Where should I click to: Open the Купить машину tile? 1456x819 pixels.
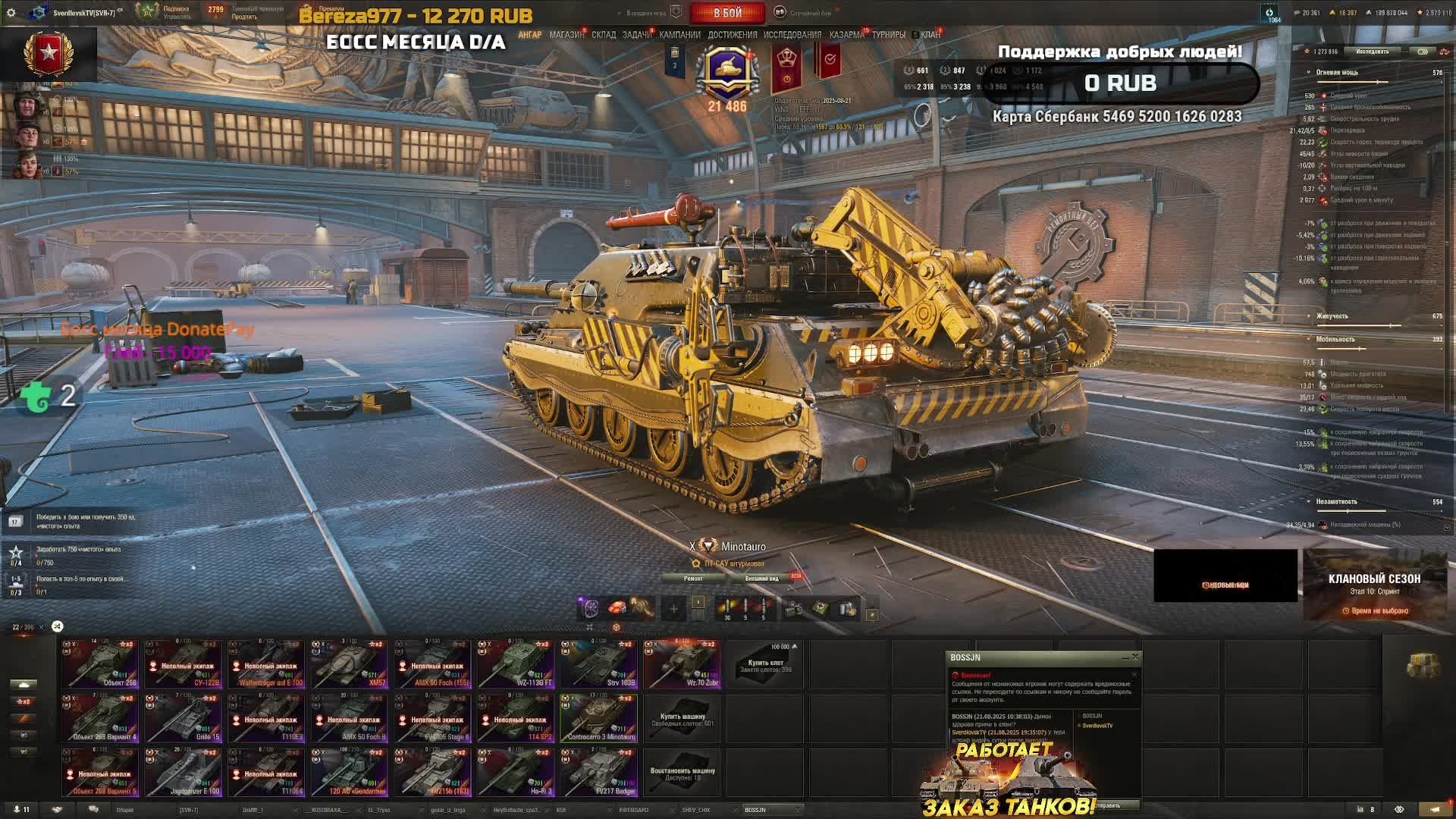coord(682,719)
